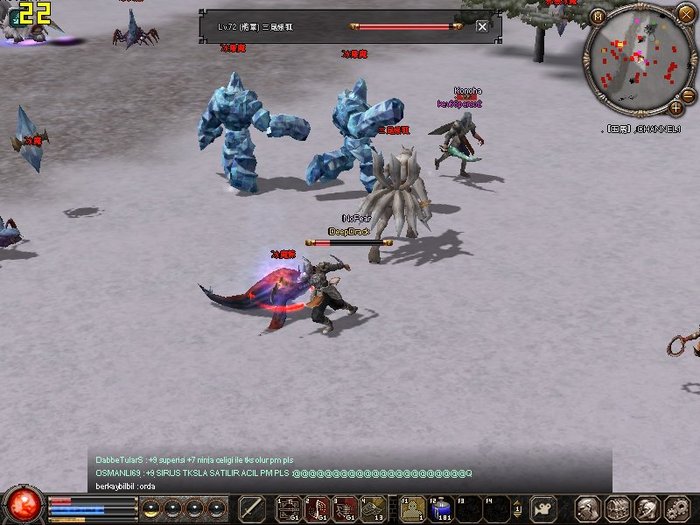Screen dimensions: 700x525
Task: Toggle the camera mode button
Action: 541,508
